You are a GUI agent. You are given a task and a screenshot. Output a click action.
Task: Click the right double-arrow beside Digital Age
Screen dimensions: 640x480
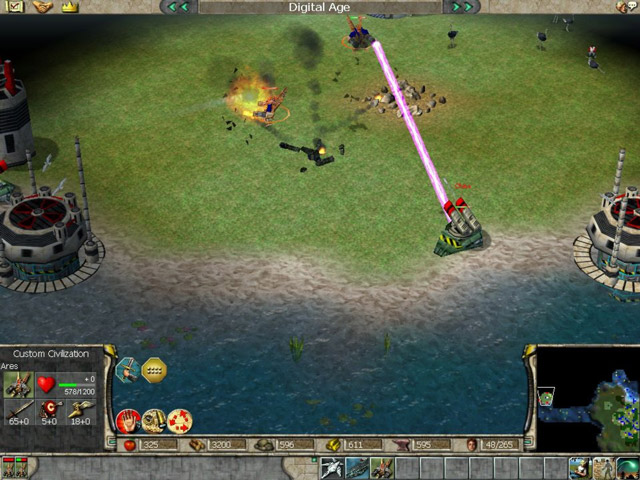point(461,7)
